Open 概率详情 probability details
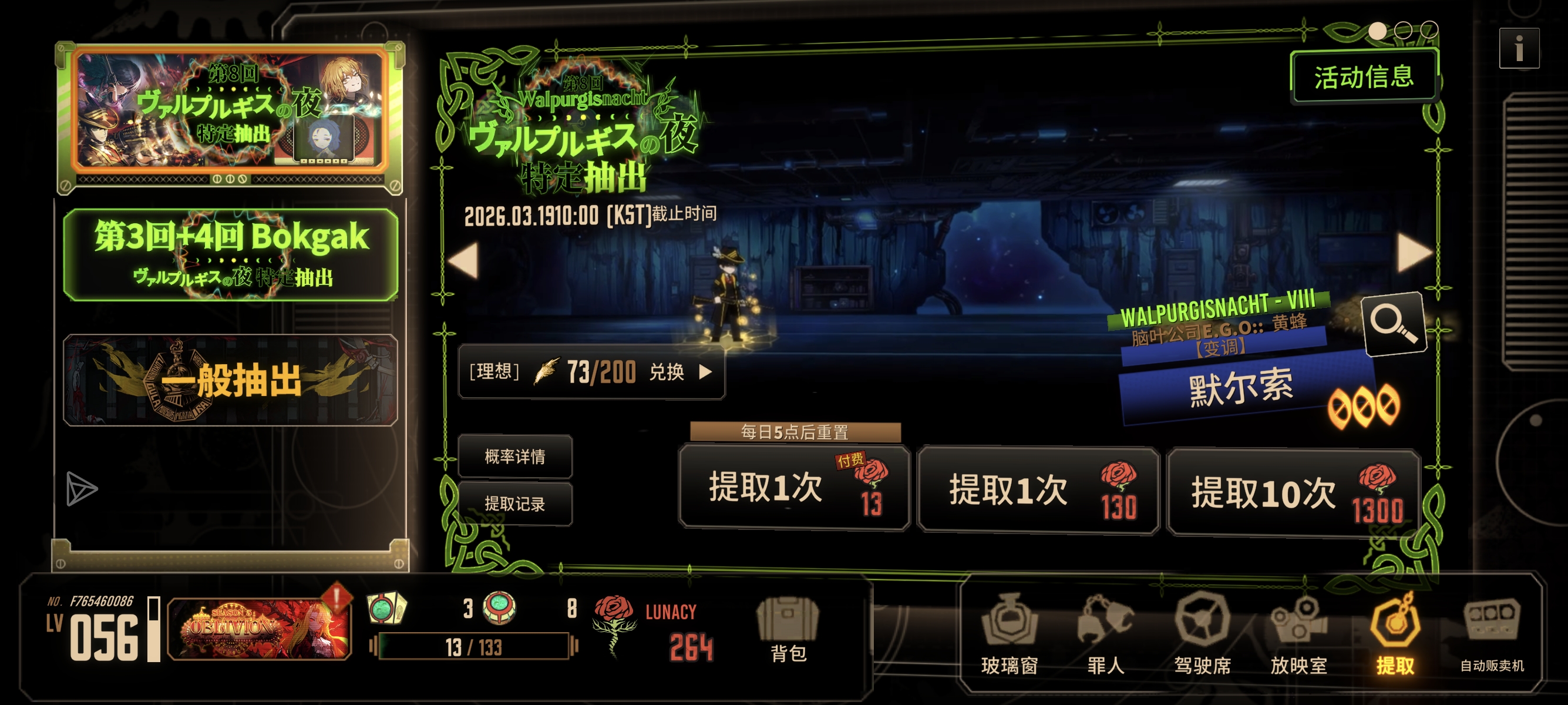 tap(516, 456)
